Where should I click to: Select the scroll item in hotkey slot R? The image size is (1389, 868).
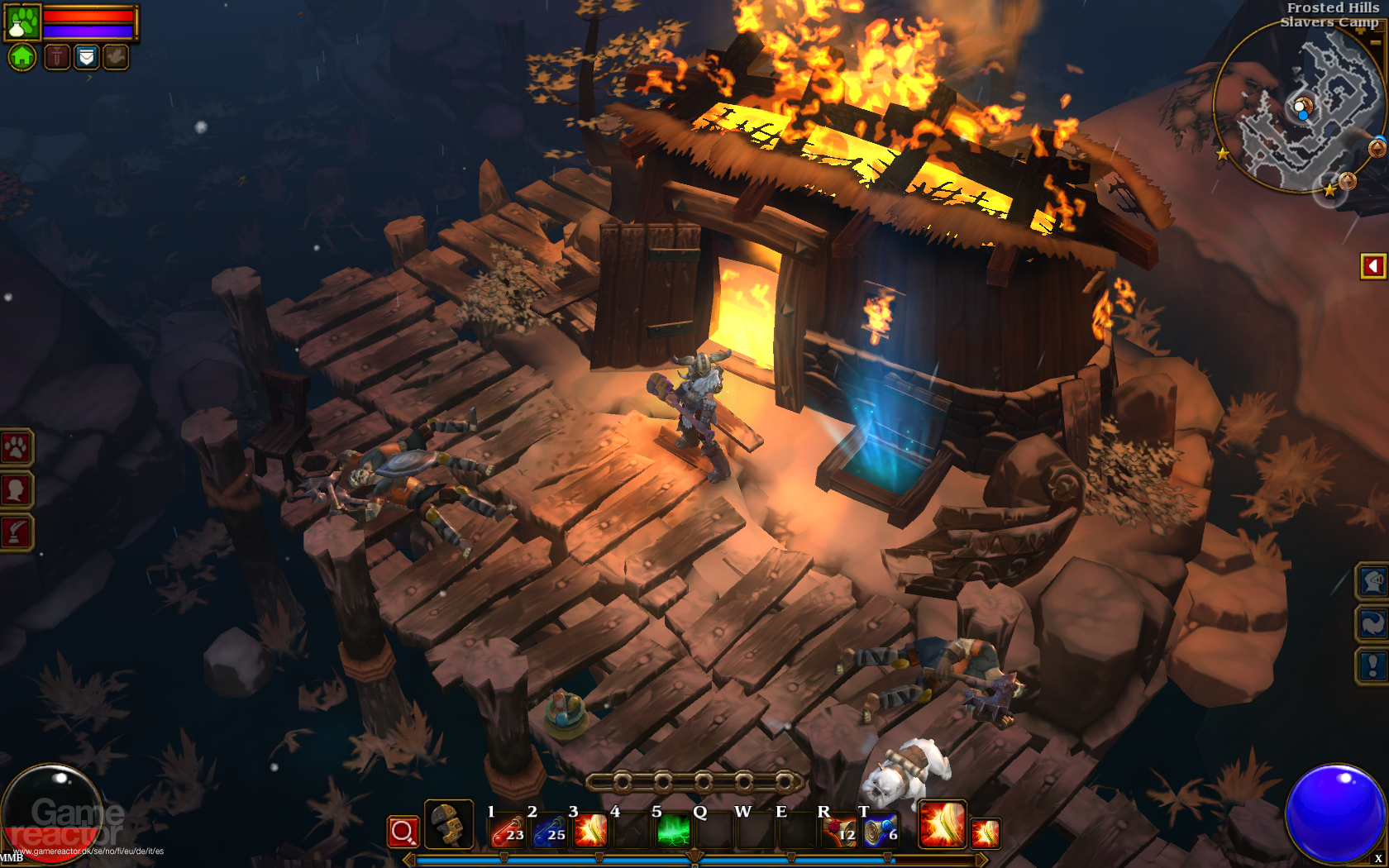coord(839,832)
